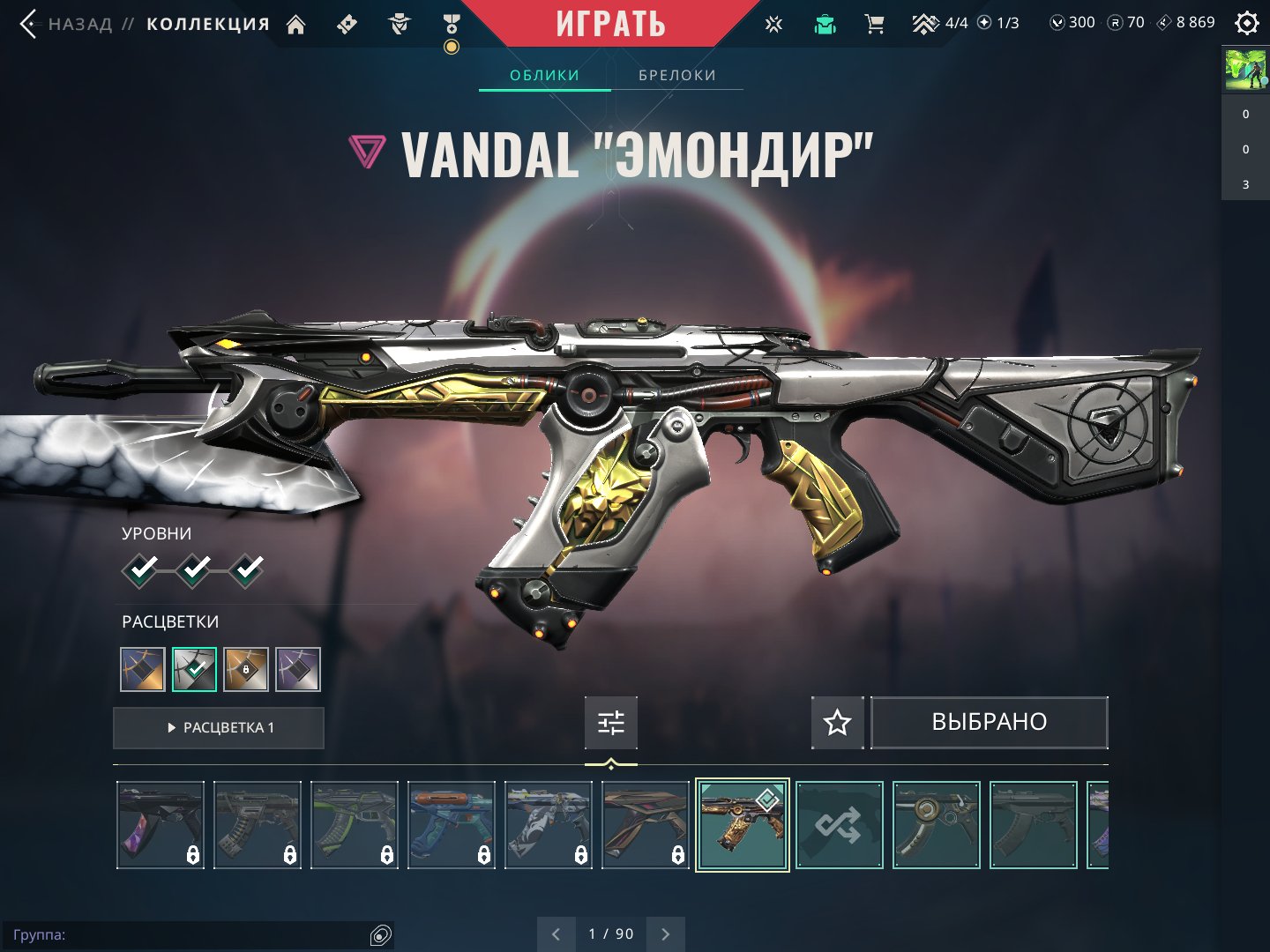Open the home screen icon

[296, 25]
